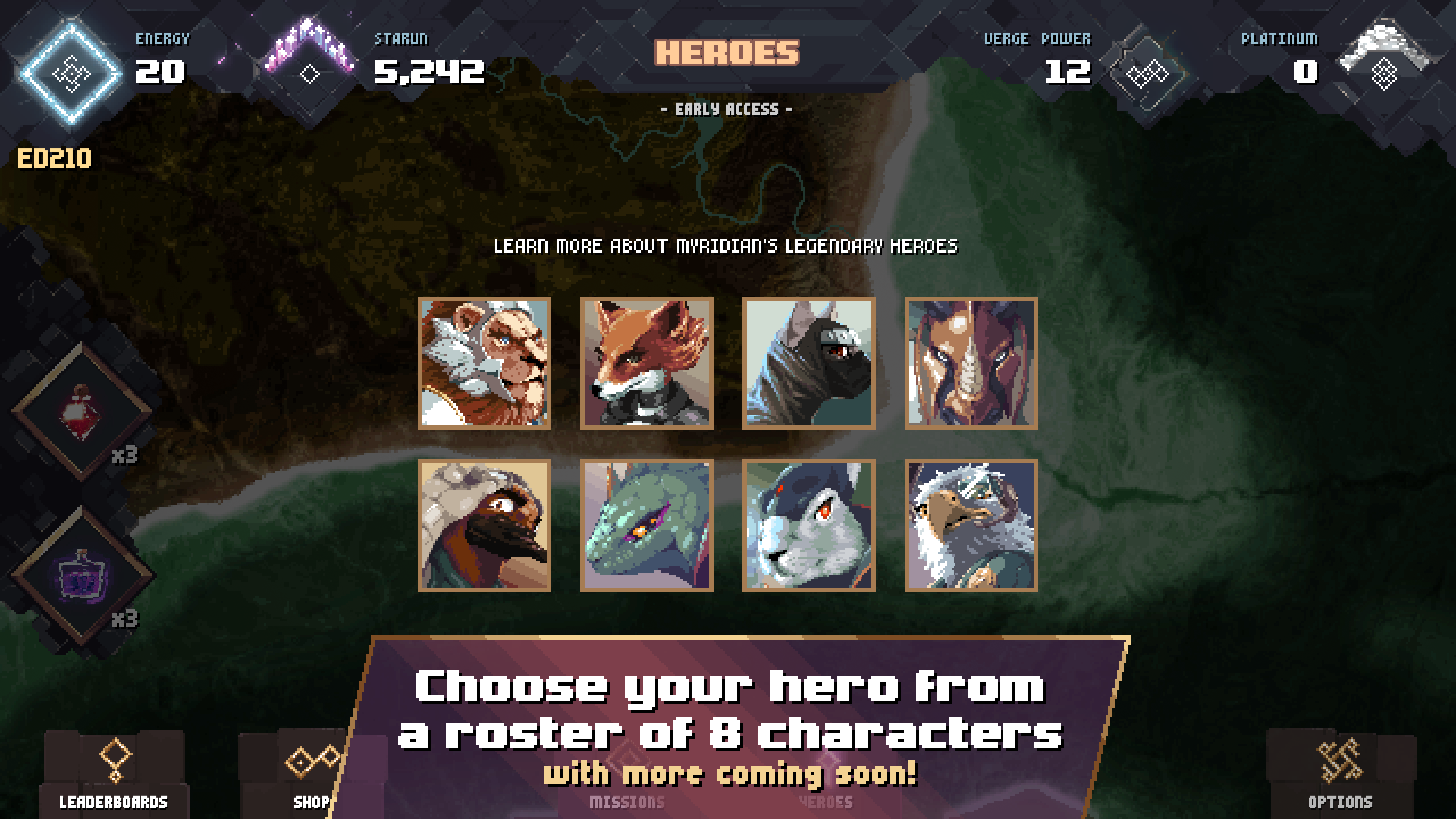View the lion hero portrait
1456x819 pixels.
tap(485, 363)
